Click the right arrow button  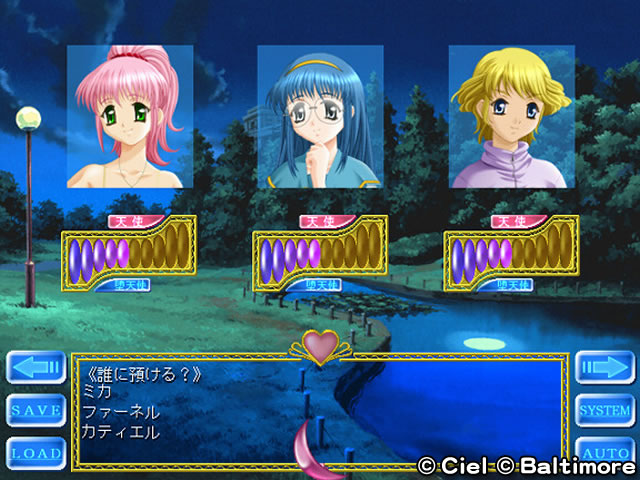(x=604, y=367)
